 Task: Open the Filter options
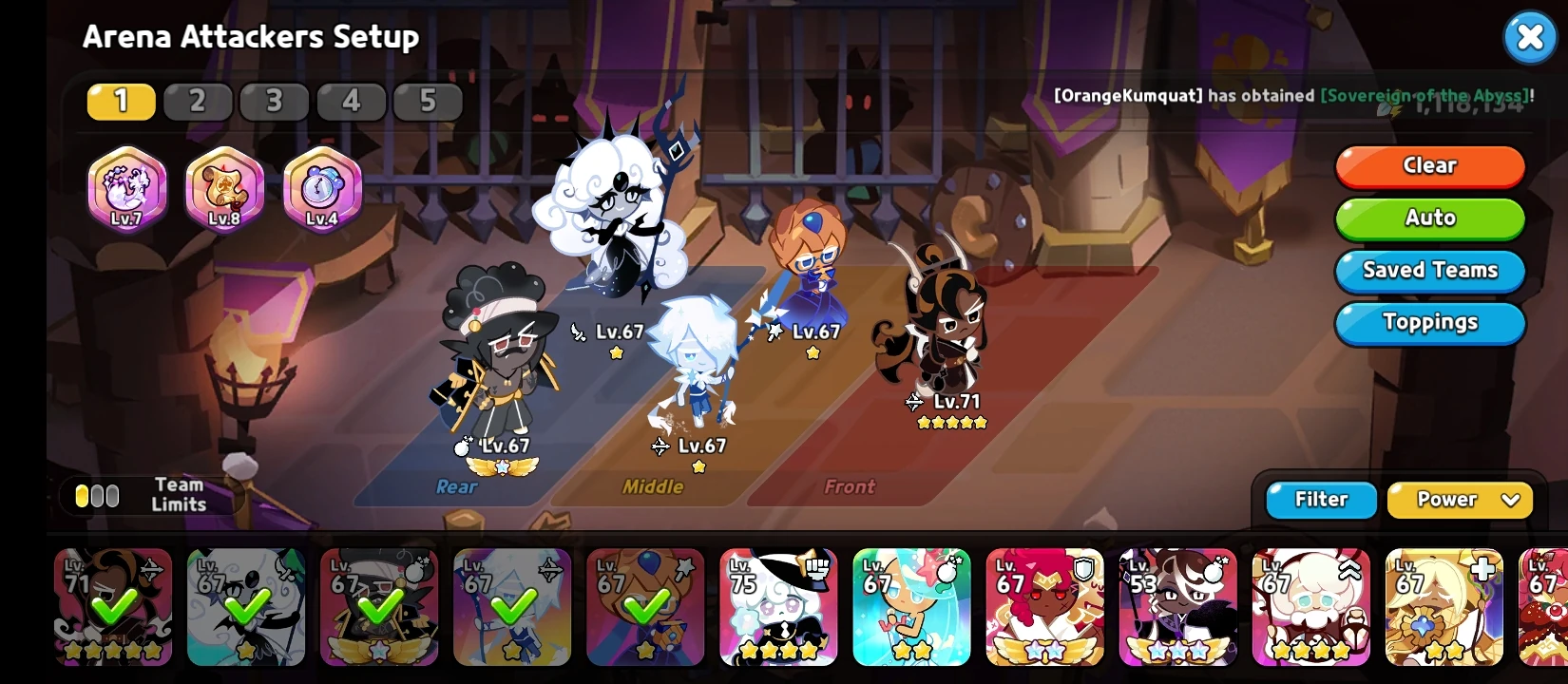1320,500
